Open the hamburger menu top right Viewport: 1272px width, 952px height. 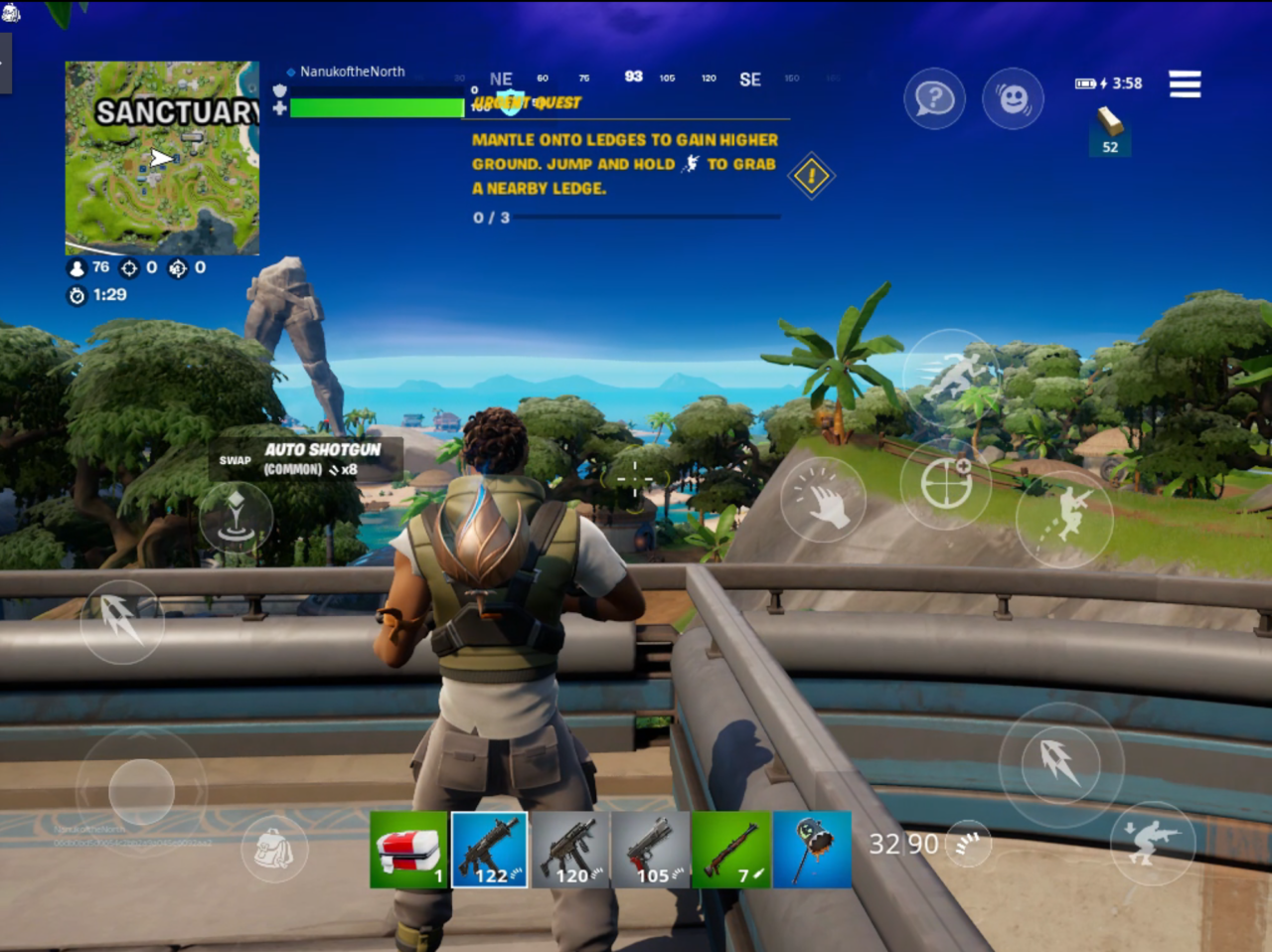[x=1185, y=84]
